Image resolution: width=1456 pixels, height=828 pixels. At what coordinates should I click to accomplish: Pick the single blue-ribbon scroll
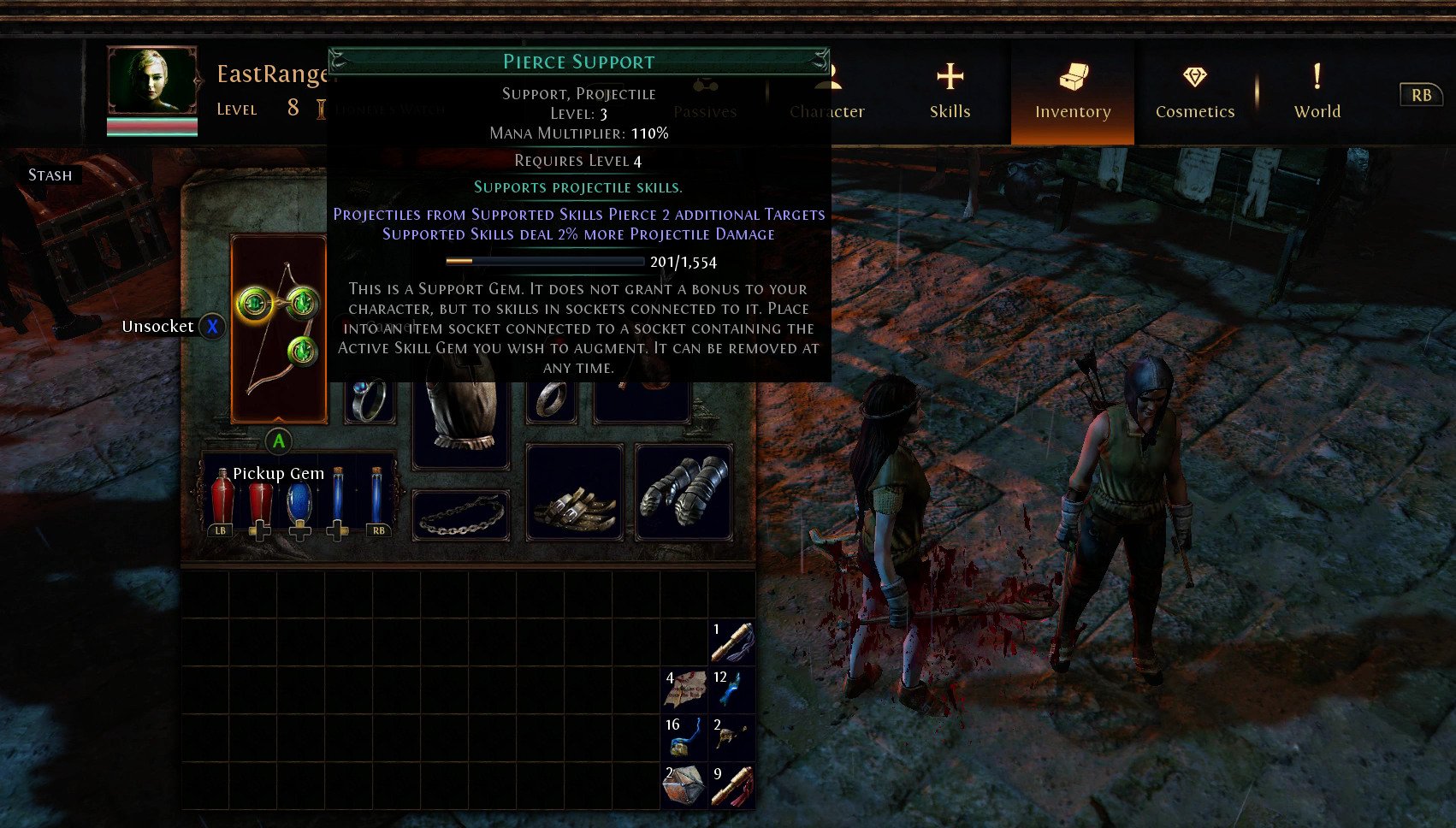[732, 642]
